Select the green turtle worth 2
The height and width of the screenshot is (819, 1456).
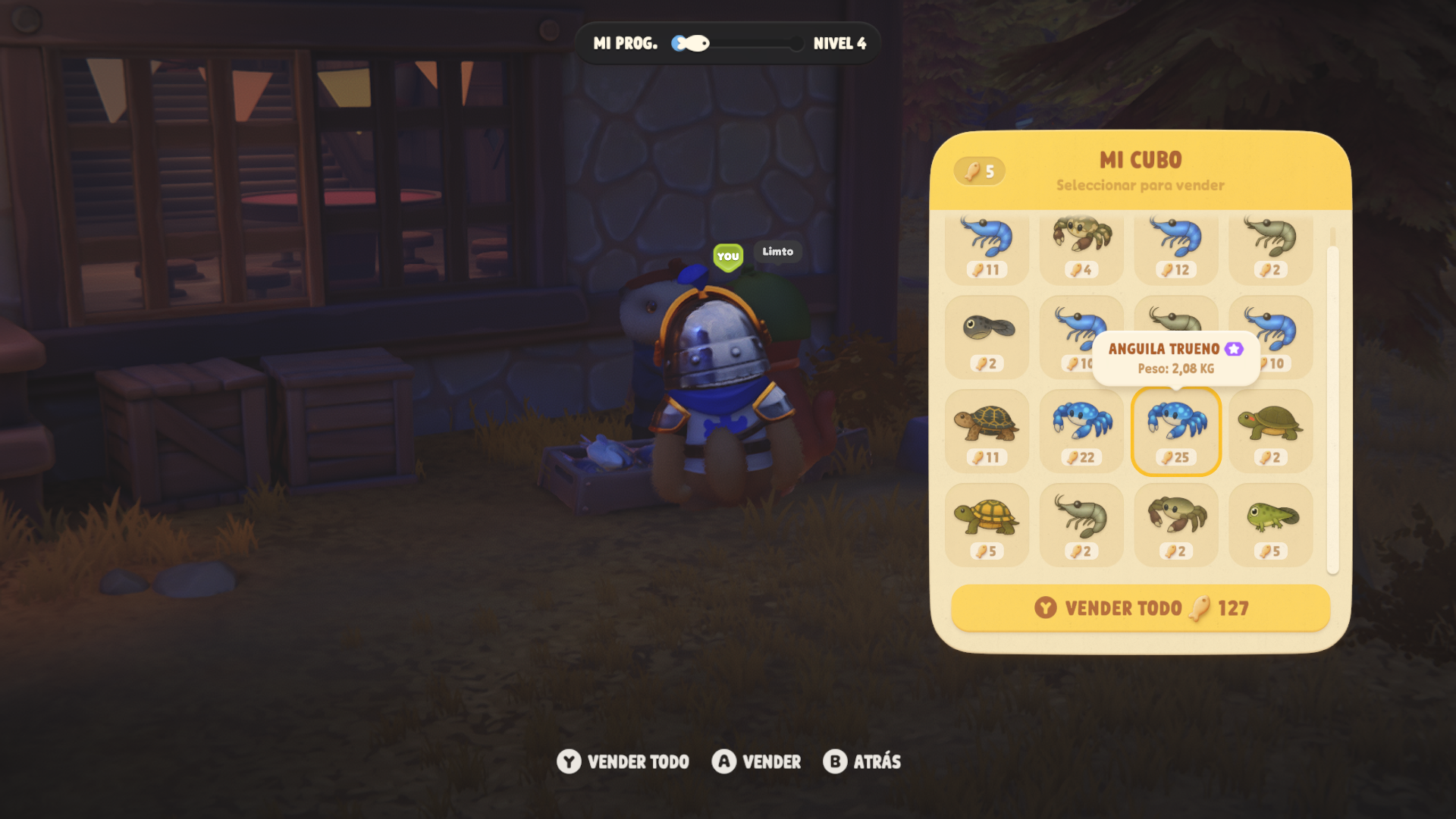click(1271, 431)
